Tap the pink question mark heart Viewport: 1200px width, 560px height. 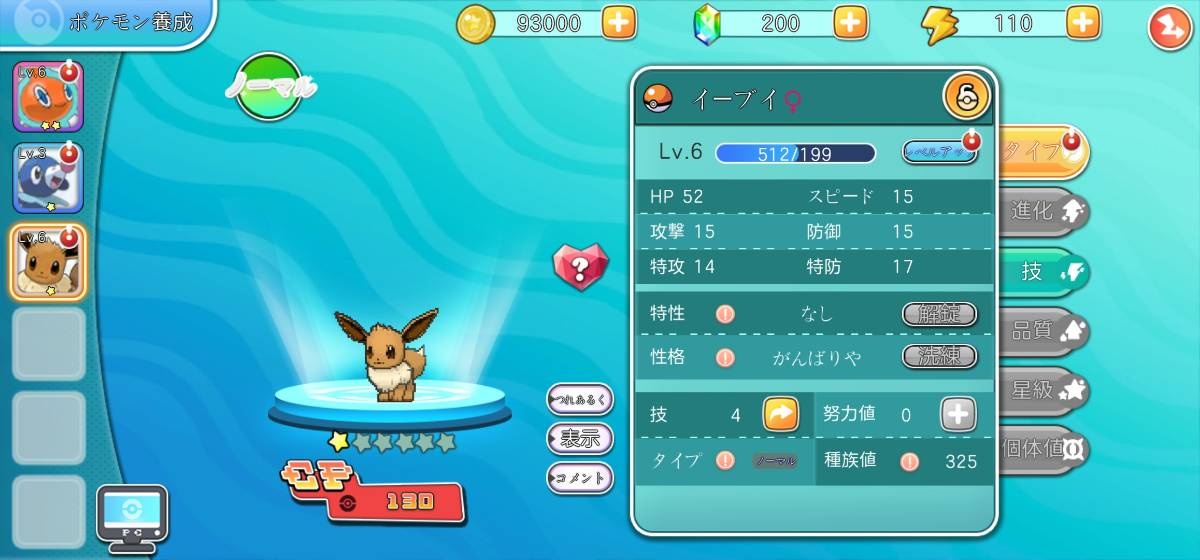click(x=580, y=266)
